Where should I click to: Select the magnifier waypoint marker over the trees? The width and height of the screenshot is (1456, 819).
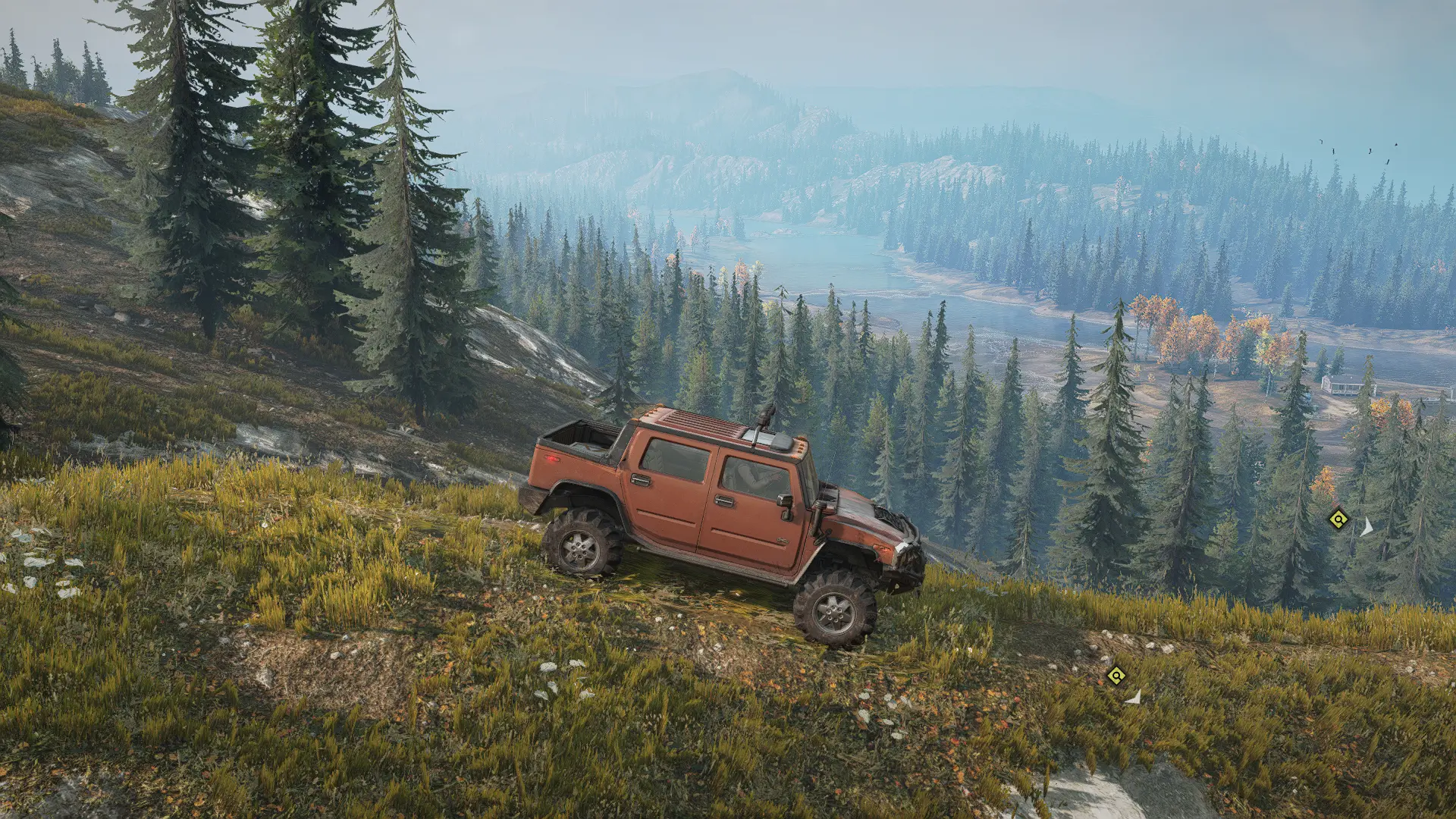(x=1338, y=519)
